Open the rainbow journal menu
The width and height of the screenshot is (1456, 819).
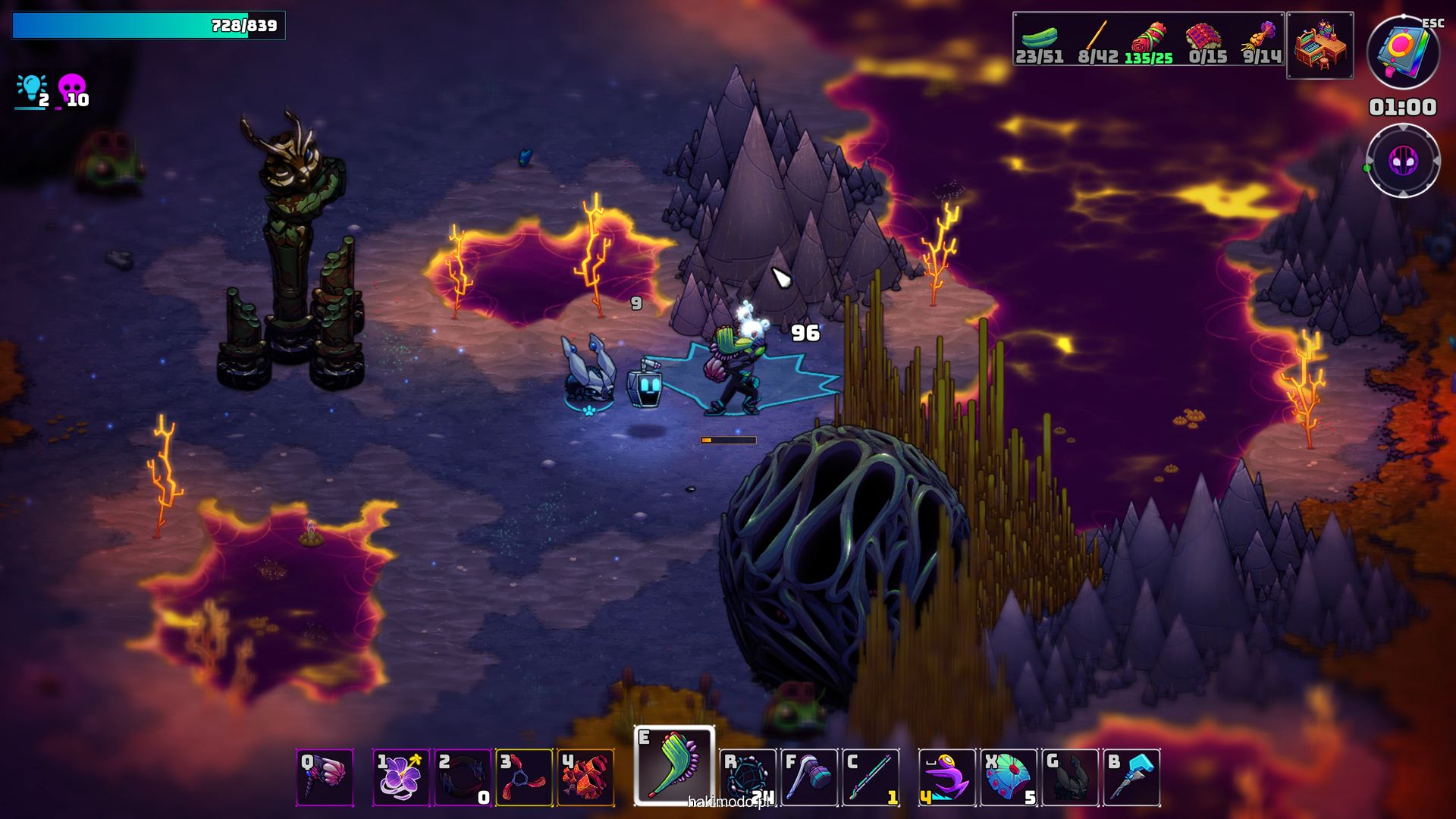[x=1403, y=53]
